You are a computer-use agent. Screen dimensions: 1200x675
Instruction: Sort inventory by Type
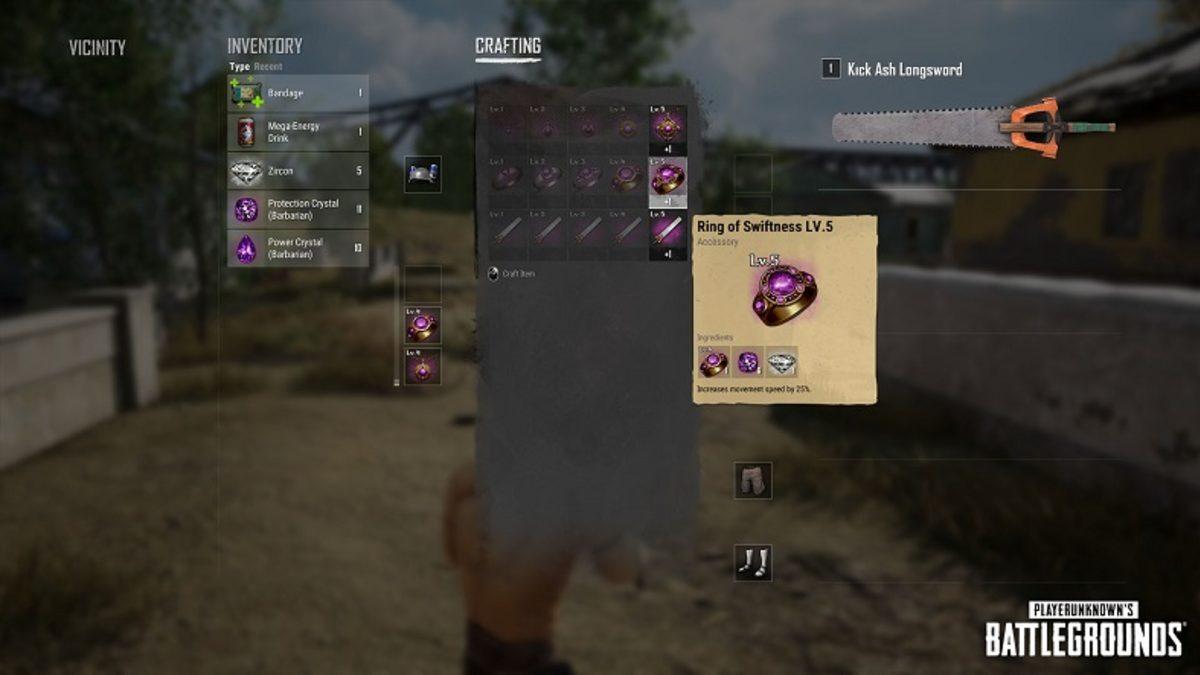point(238,67)
